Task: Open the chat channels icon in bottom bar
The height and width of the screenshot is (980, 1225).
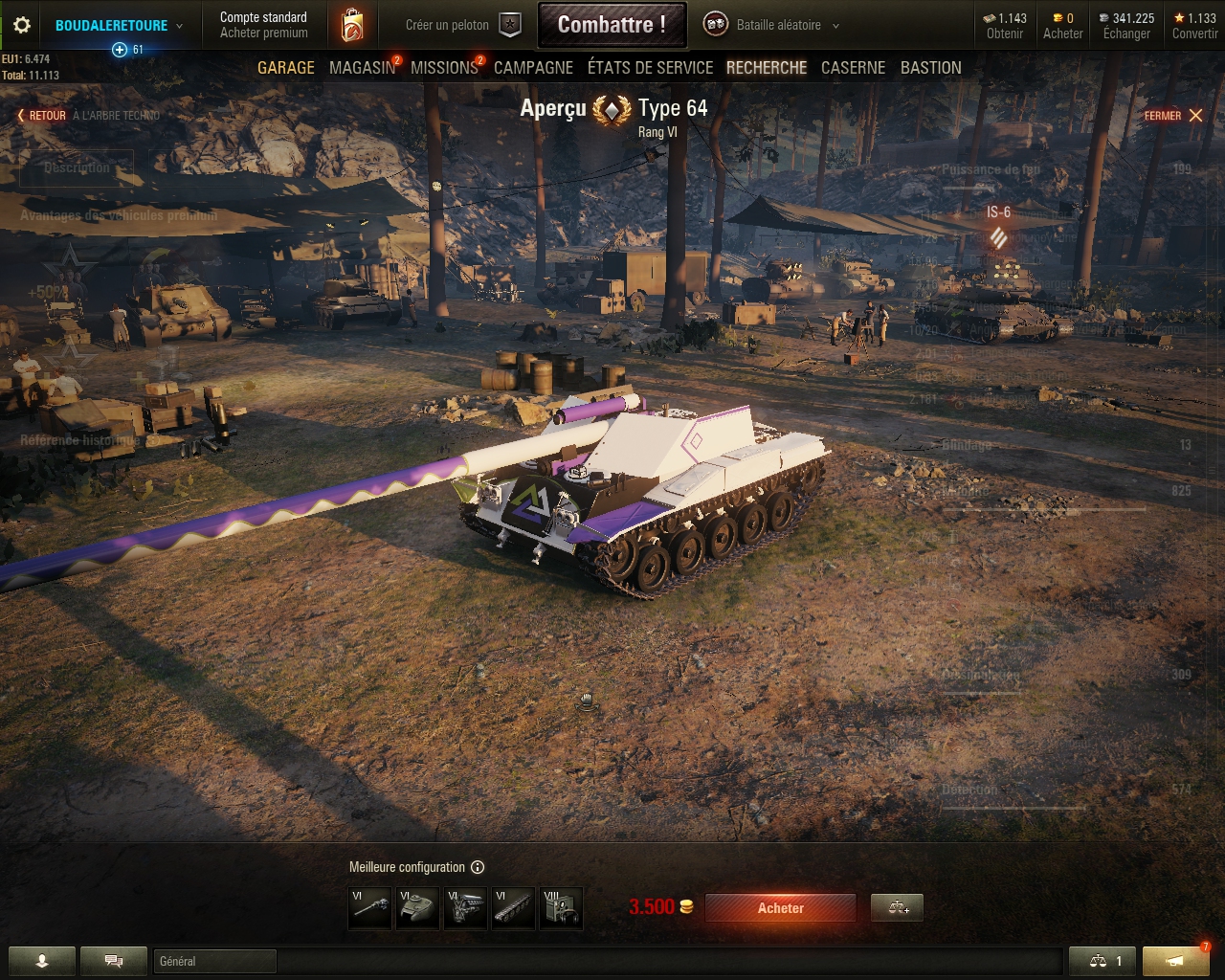Action: click(x=113, y=961)
